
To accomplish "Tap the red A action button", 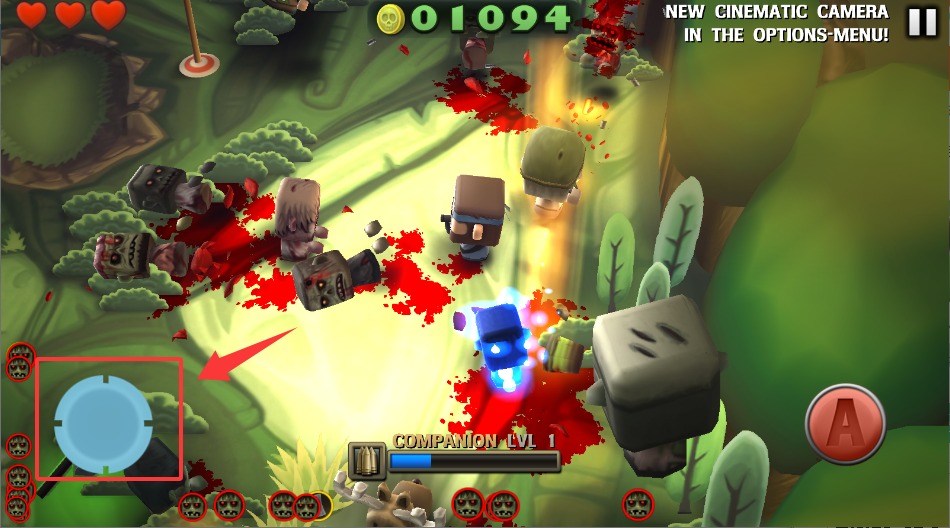I will click(x=845, y=424).
